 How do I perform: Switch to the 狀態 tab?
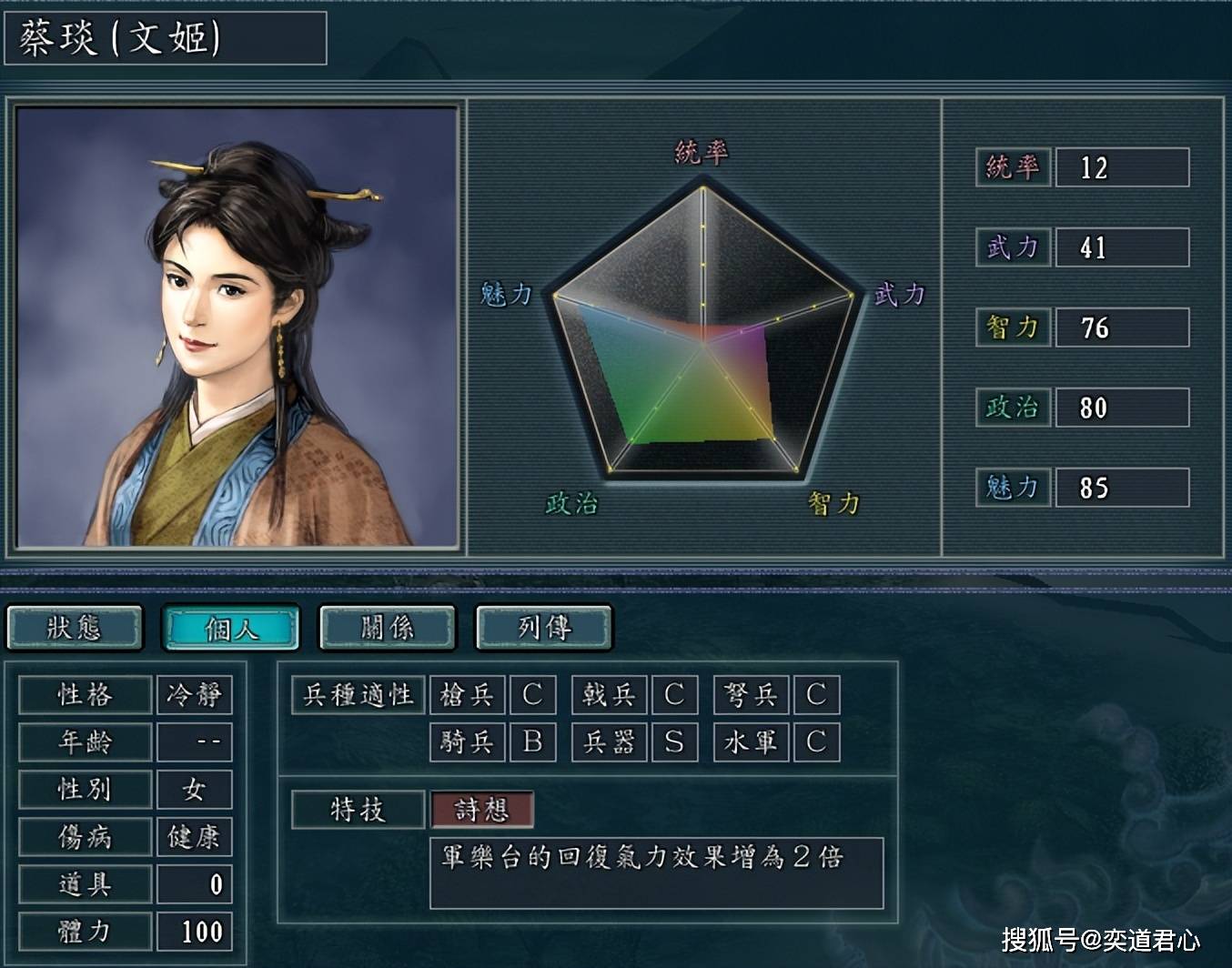coord(75,628)
